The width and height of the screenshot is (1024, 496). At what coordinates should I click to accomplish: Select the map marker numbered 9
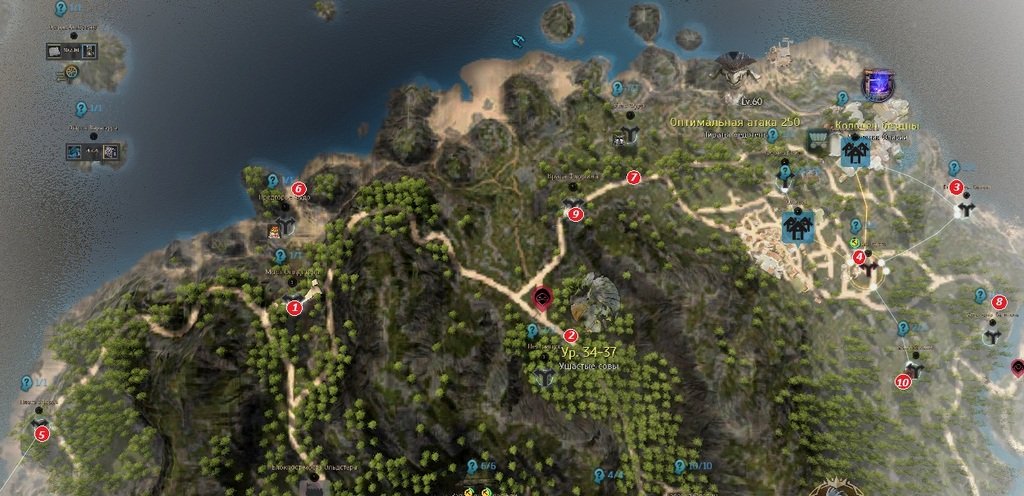575,213
